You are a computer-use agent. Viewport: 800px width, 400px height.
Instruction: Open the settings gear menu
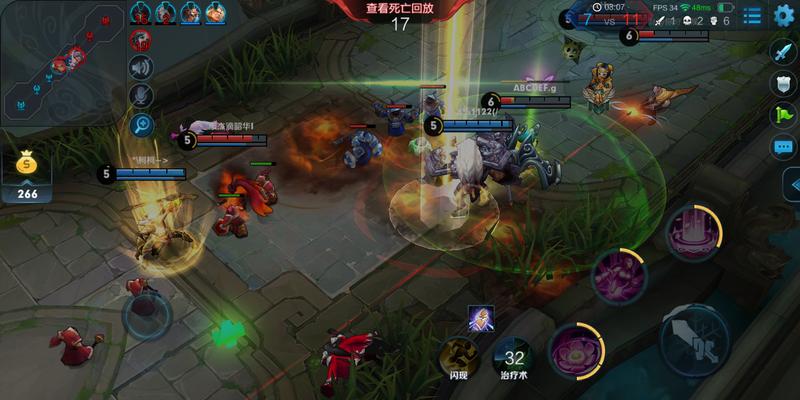pyautogui.click(x=783, y=15)
